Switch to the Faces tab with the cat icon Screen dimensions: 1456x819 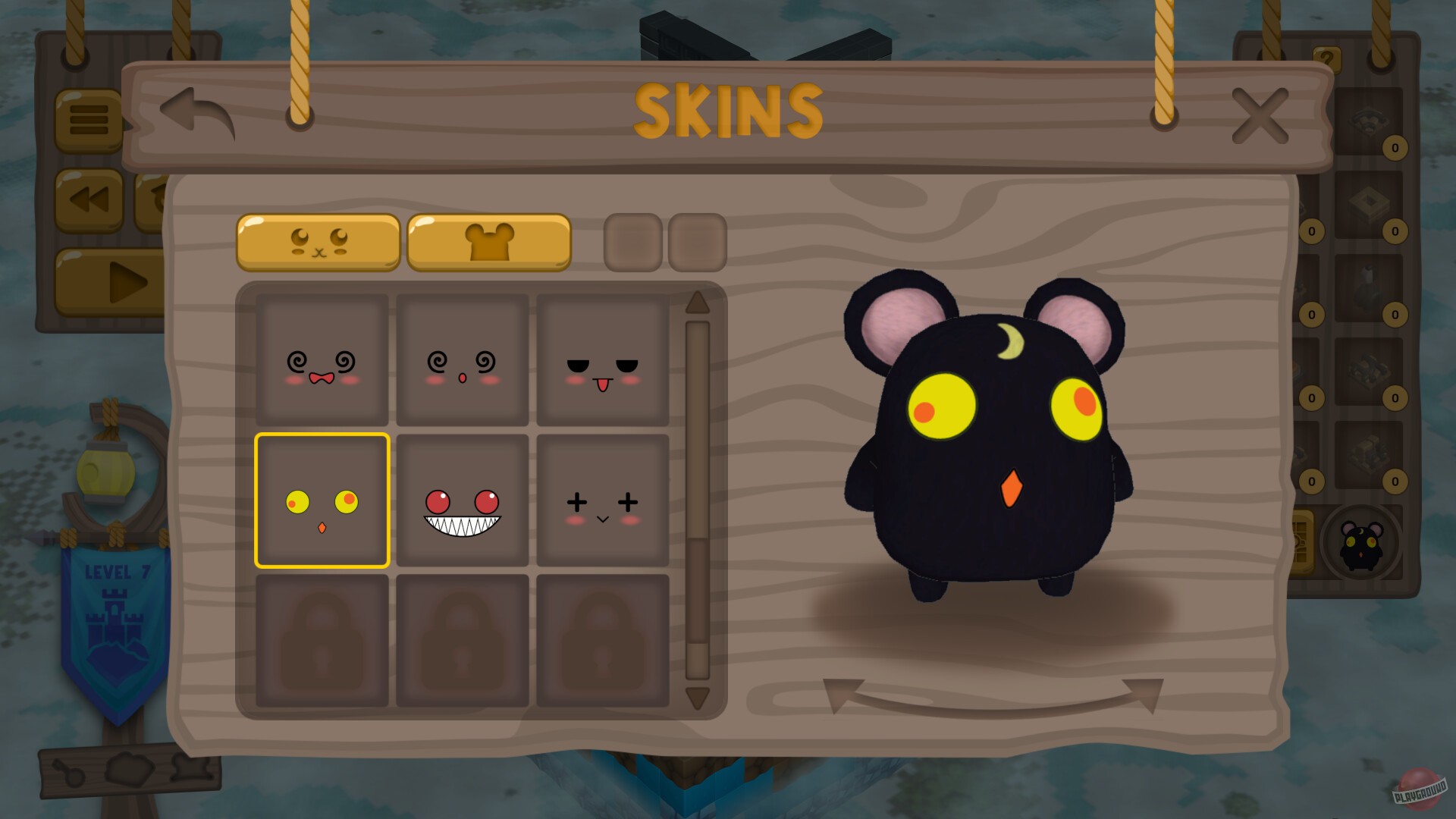pyautogui.click(x=318, y=241)
